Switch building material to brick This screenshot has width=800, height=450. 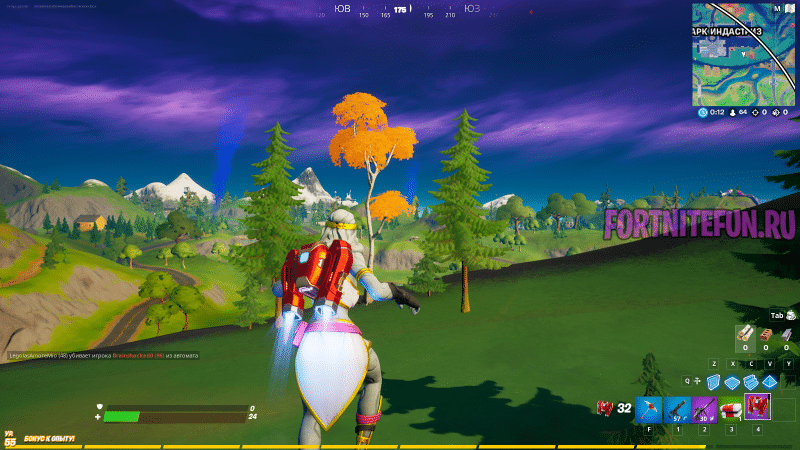766,333
